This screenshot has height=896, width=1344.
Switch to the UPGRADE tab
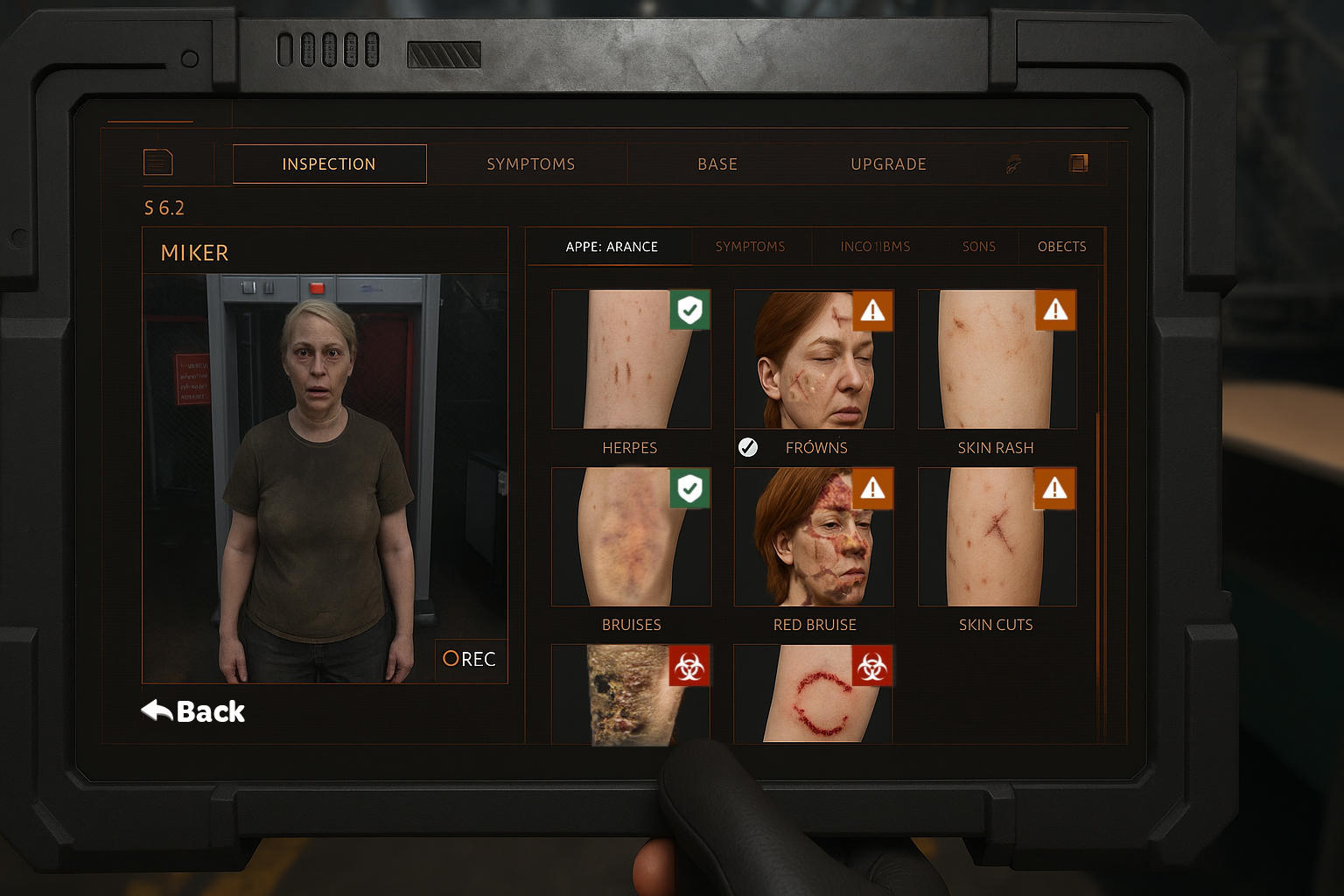click(x=888, y=164)
